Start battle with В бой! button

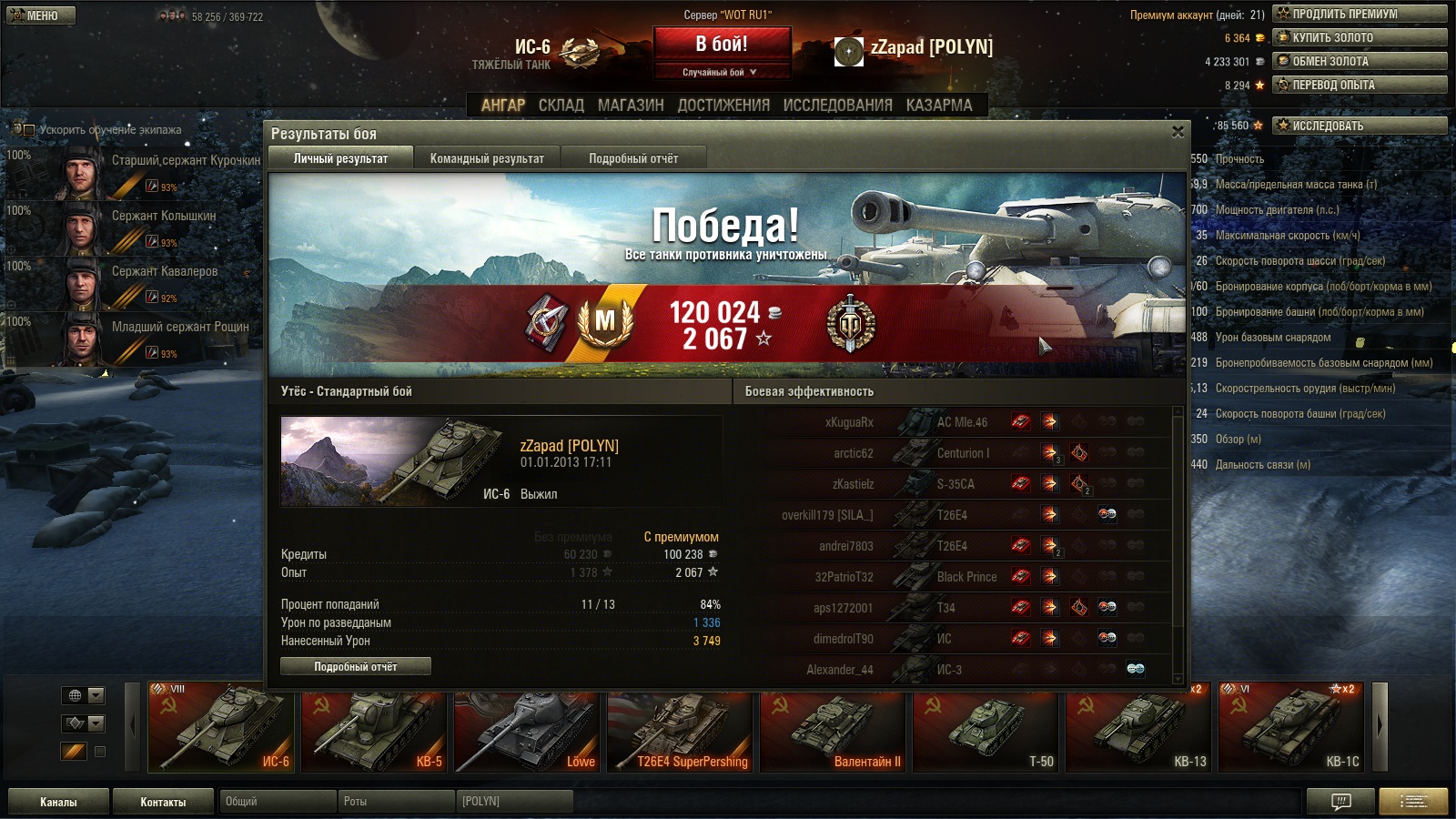click(722, 44)
